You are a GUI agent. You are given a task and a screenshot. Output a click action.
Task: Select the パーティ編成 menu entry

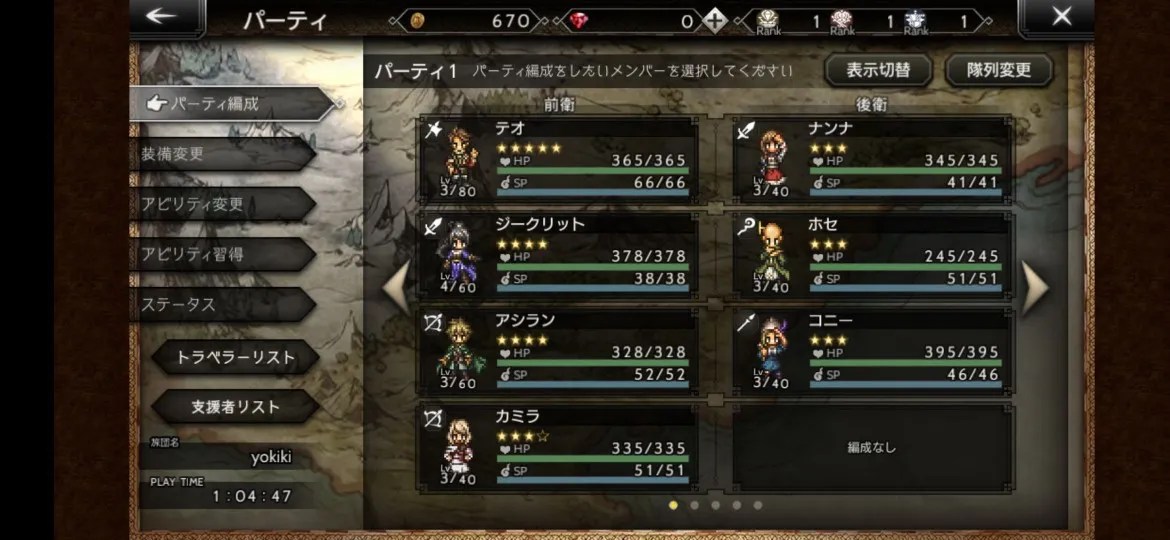tap(230, 103)
